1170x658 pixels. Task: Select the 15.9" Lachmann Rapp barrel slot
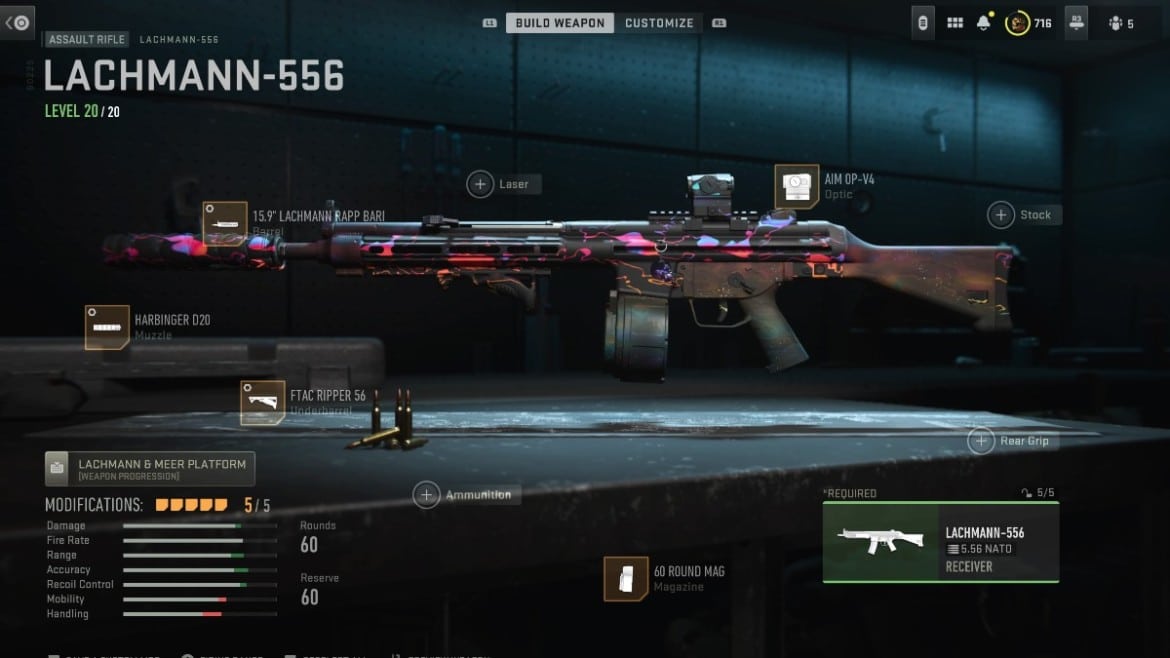(224, 223)
